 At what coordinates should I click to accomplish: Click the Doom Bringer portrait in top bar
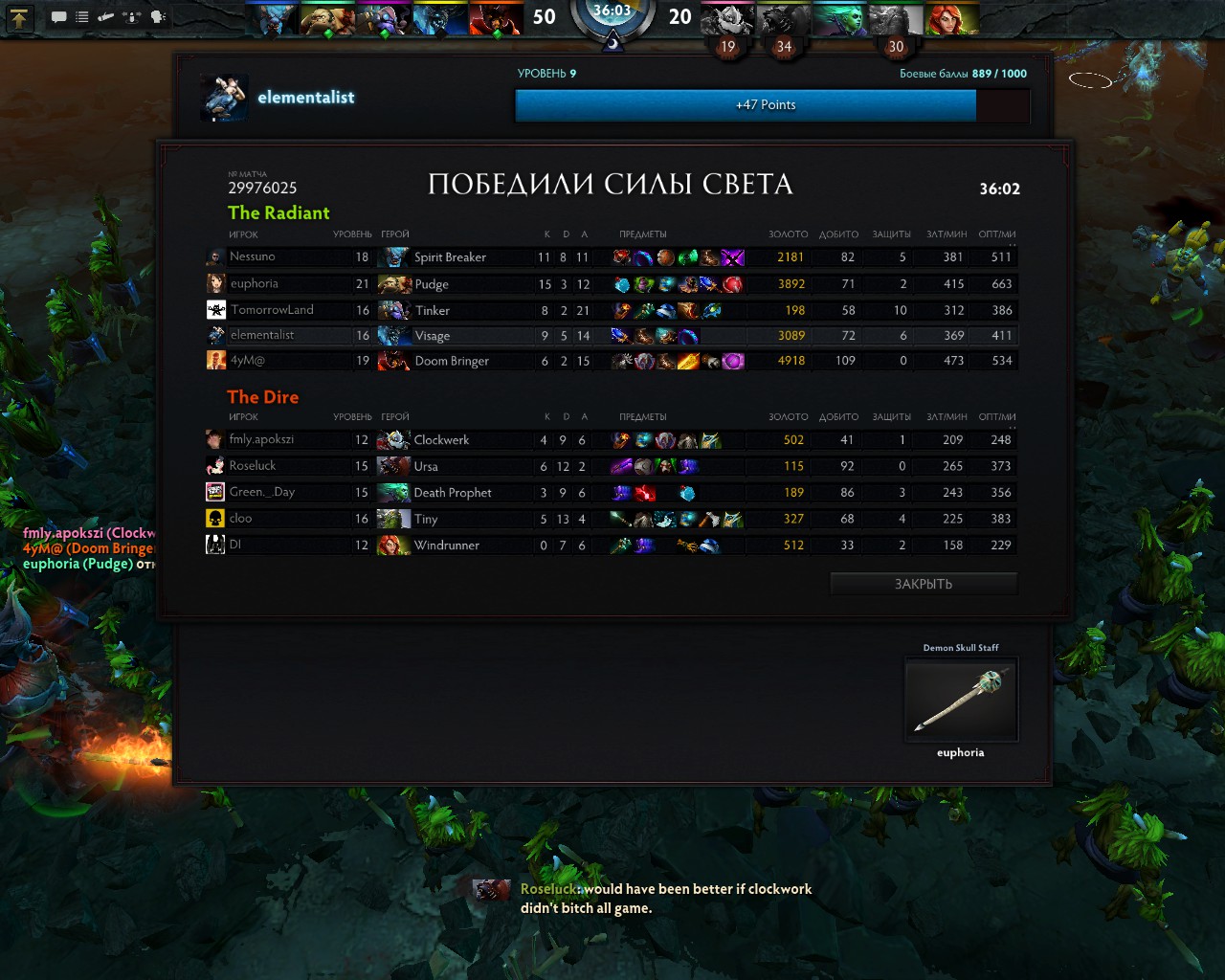point(496,18)
